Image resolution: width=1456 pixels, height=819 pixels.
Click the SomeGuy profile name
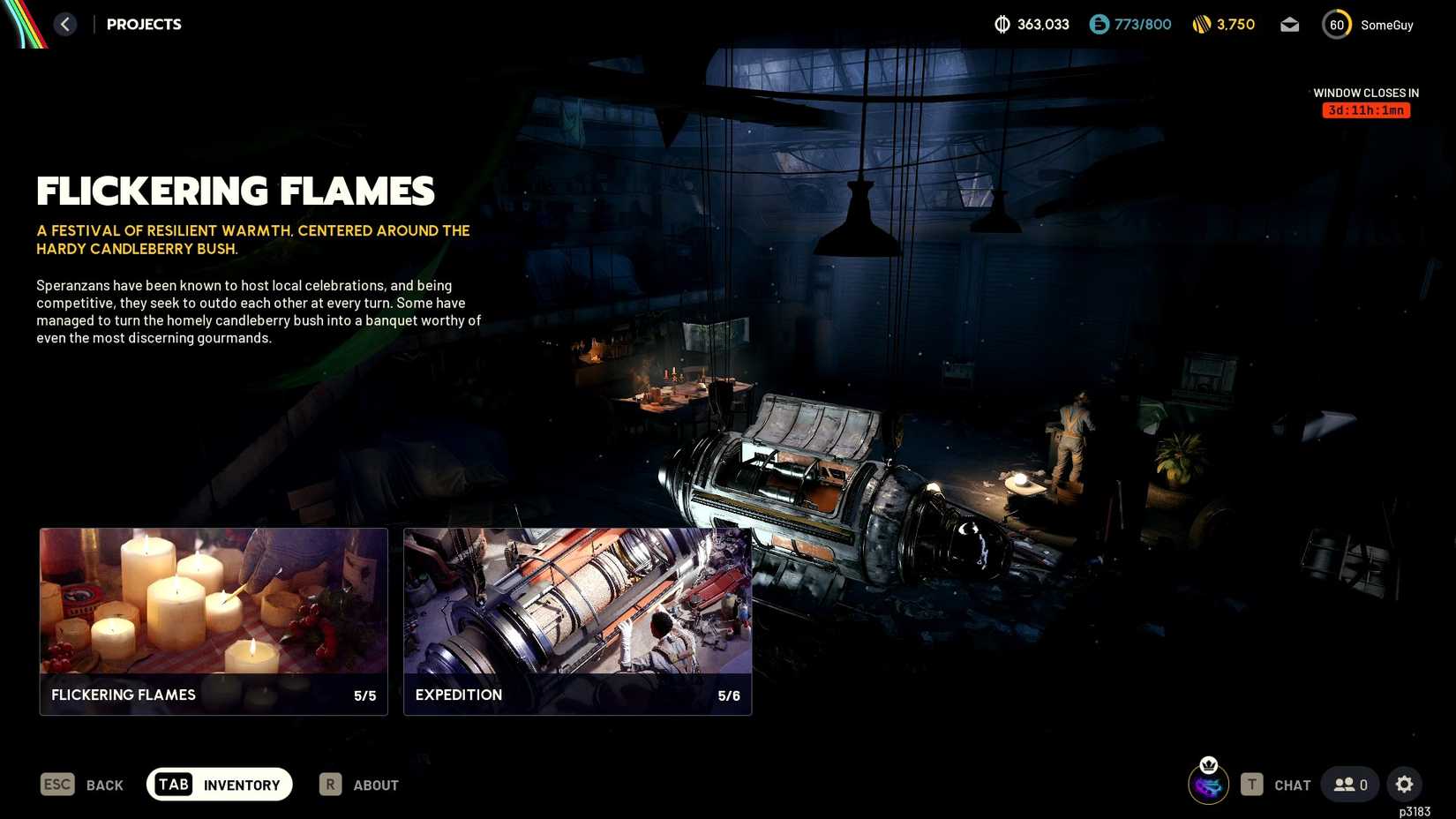pos(1389,25)
